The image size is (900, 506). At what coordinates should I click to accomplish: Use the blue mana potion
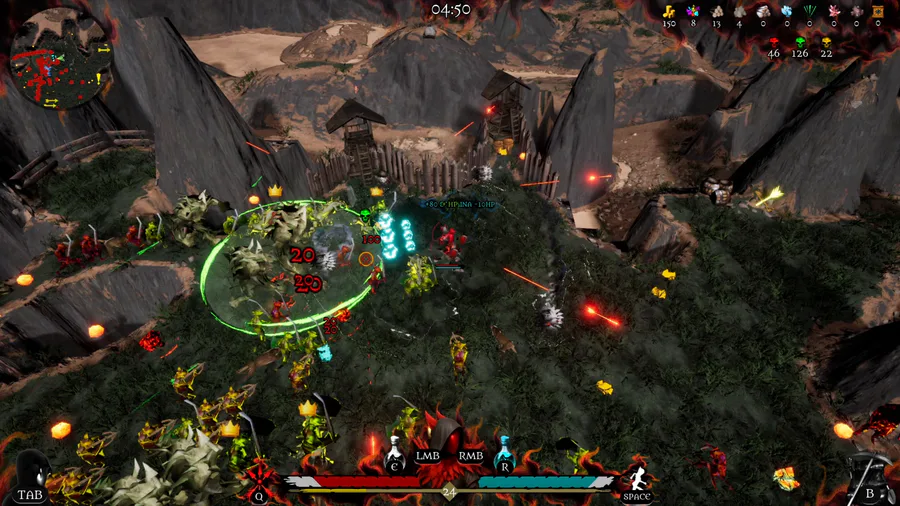click(x=505, y=452)
